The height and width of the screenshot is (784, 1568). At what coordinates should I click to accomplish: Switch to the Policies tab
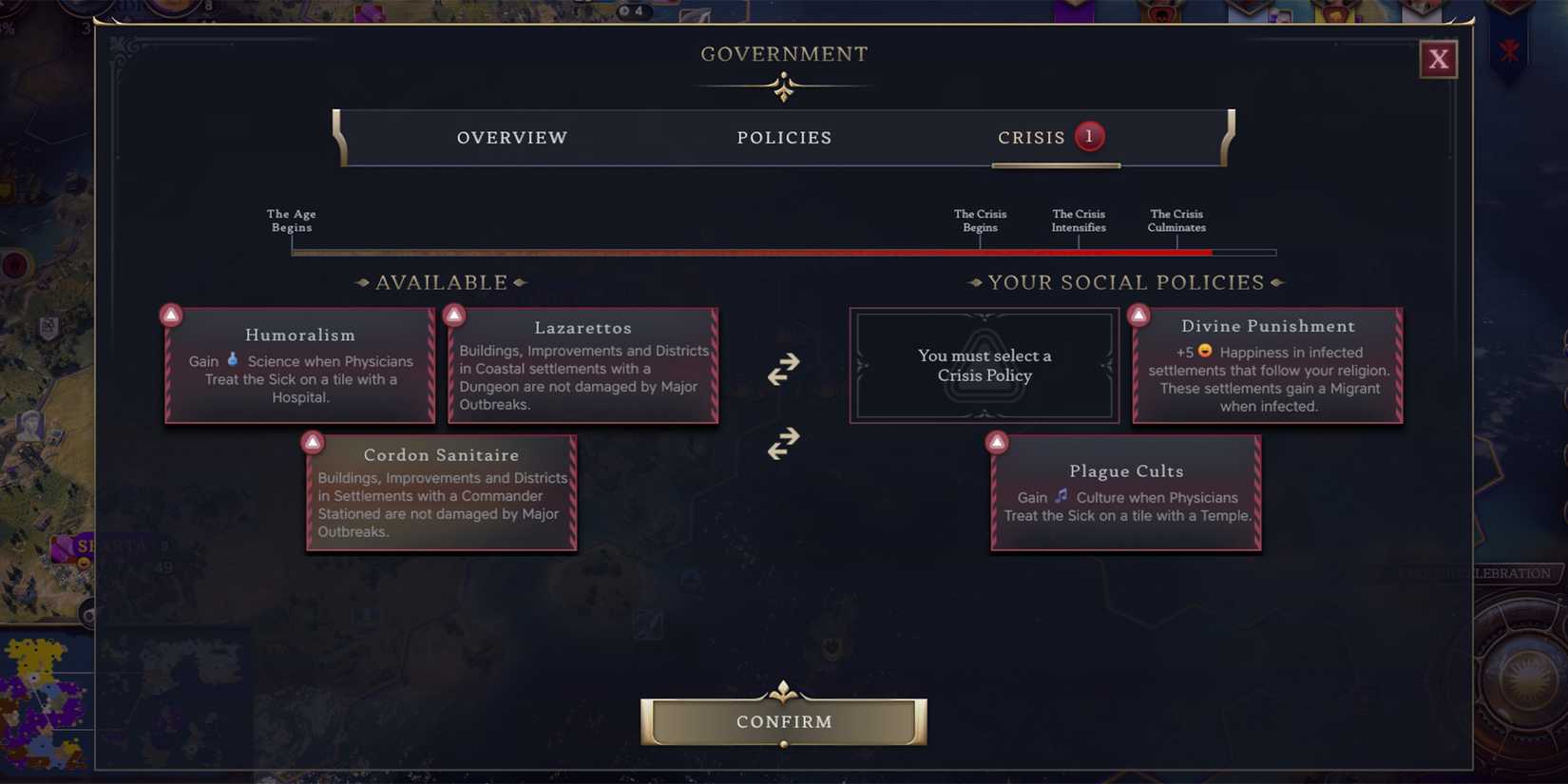[x=783, y=137]
